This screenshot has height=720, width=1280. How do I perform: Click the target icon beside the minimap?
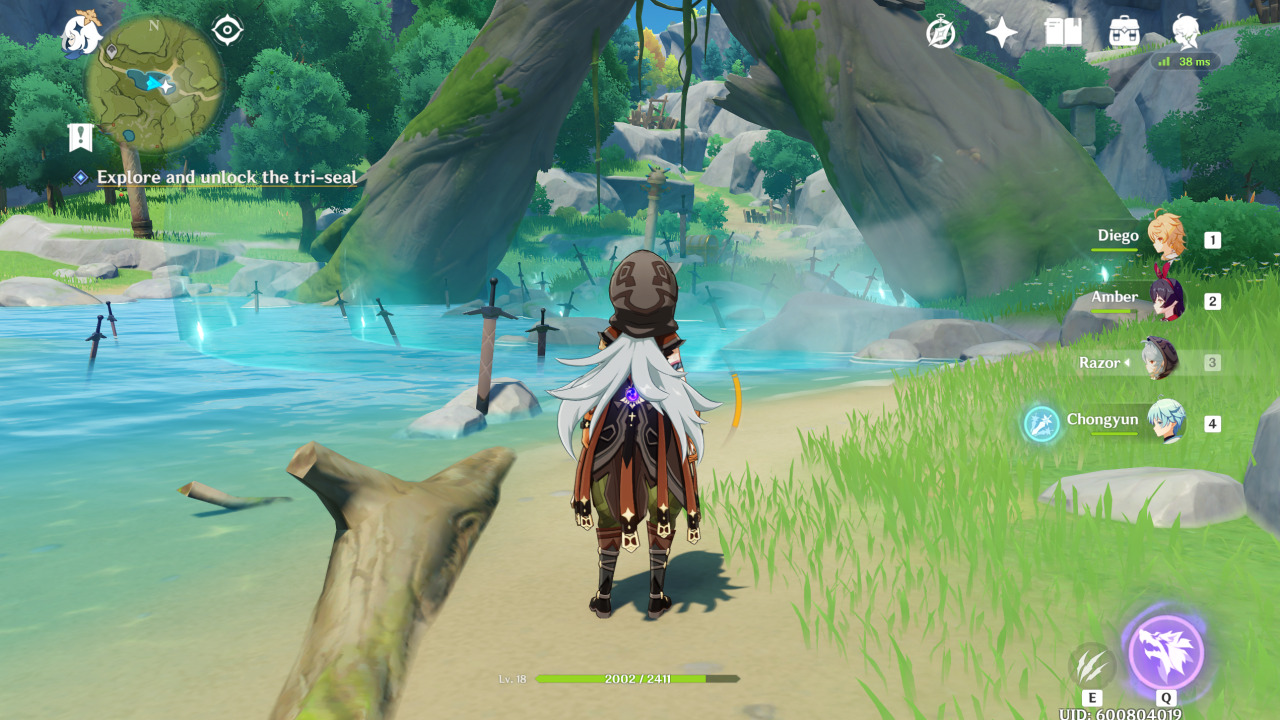pos(228,31)
